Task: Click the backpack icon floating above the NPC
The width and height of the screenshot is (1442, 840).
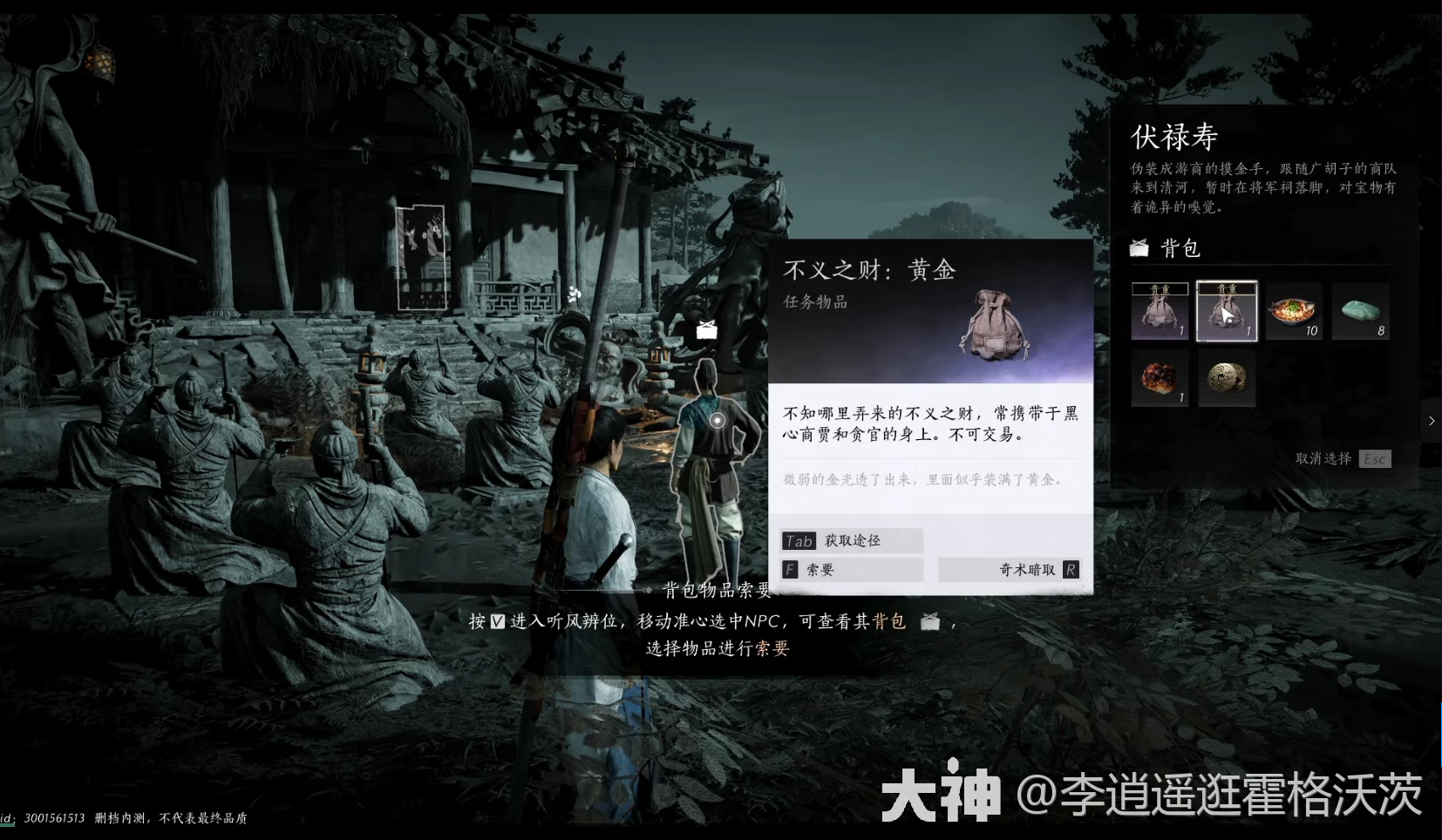Action: pyautogui.click(x=705, y=329)
